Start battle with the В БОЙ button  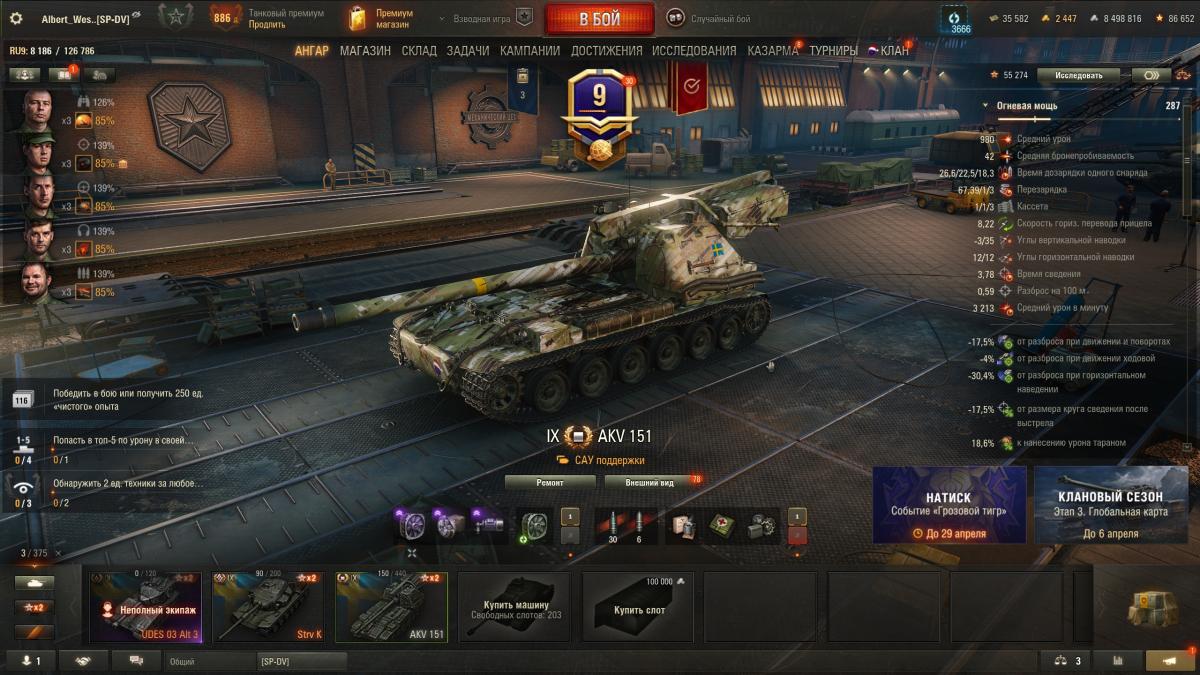[x=600, y=18]
